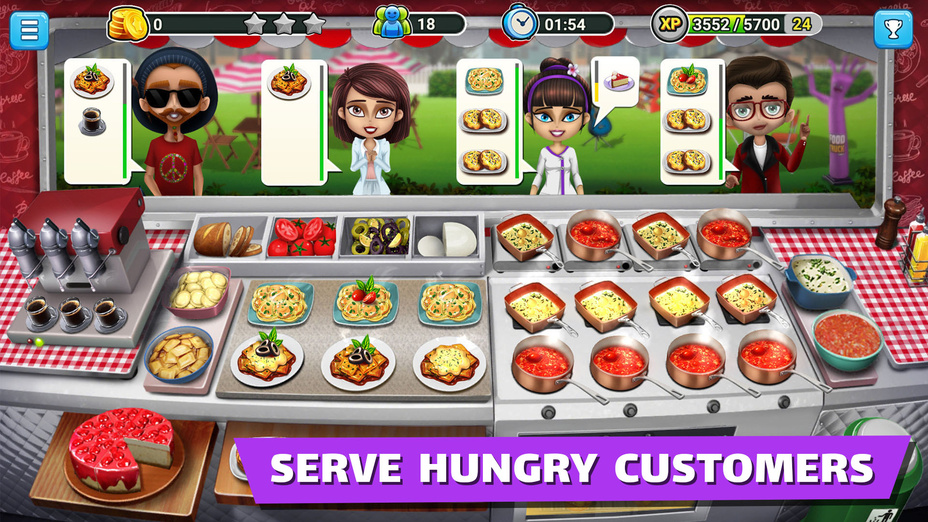928x522 pixels.
Task: Select the mozzarella ingredient tray
Action: pyautogui.click(x=447, y=239)
